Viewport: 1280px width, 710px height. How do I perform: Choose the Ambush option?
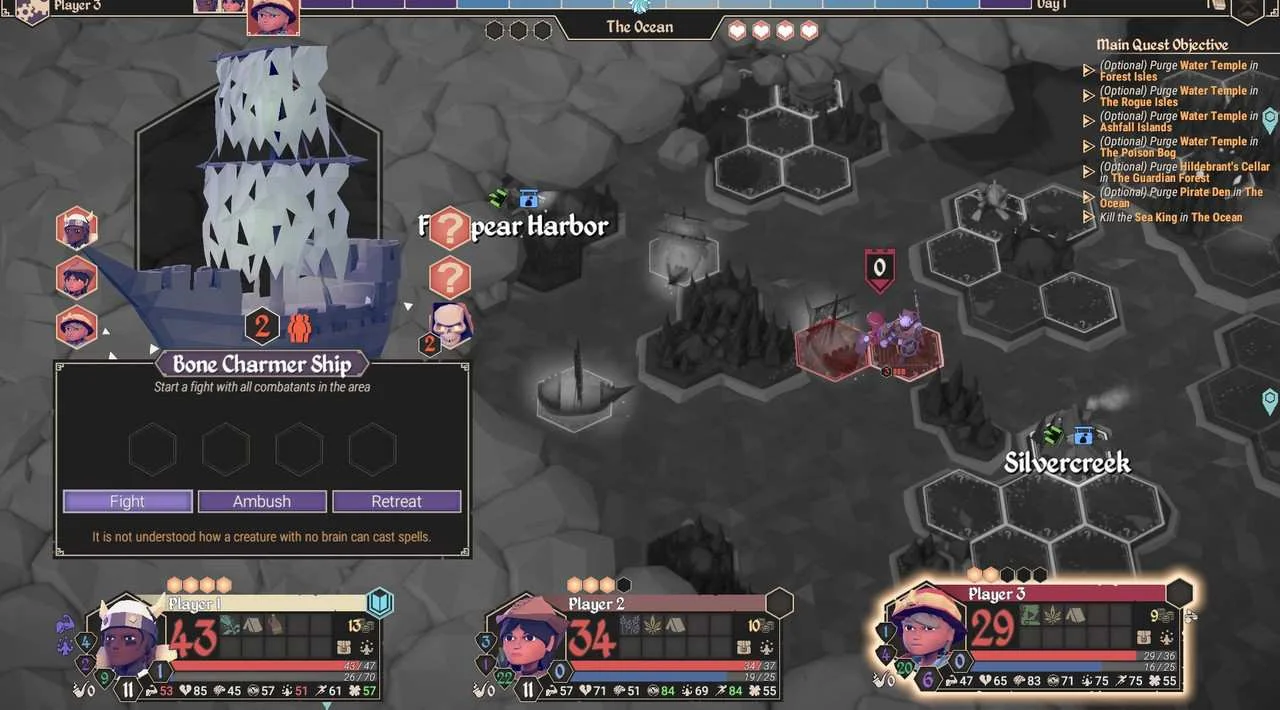click(x=262, y=501)
